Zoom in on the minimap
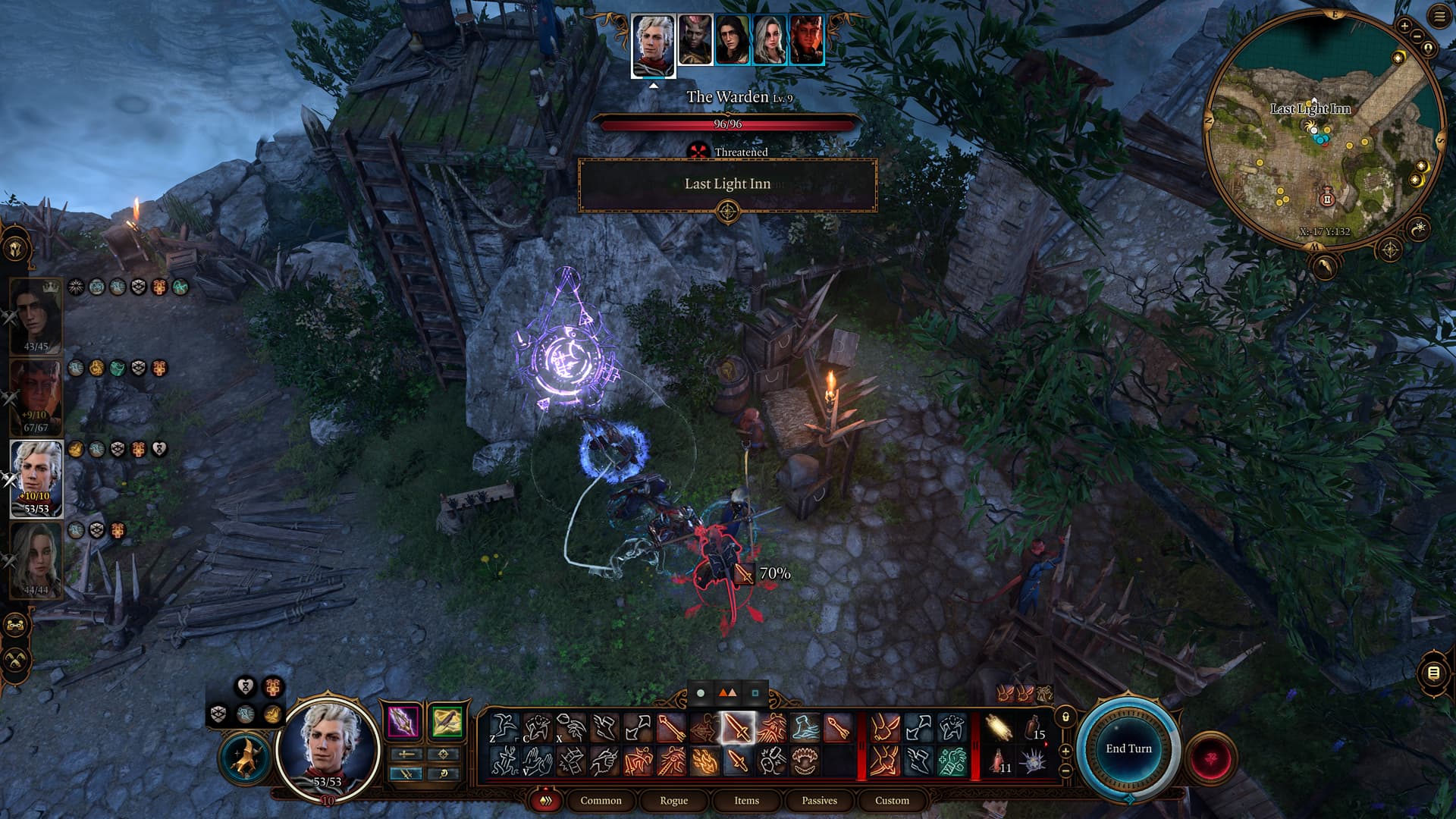 click(1404, 26)
